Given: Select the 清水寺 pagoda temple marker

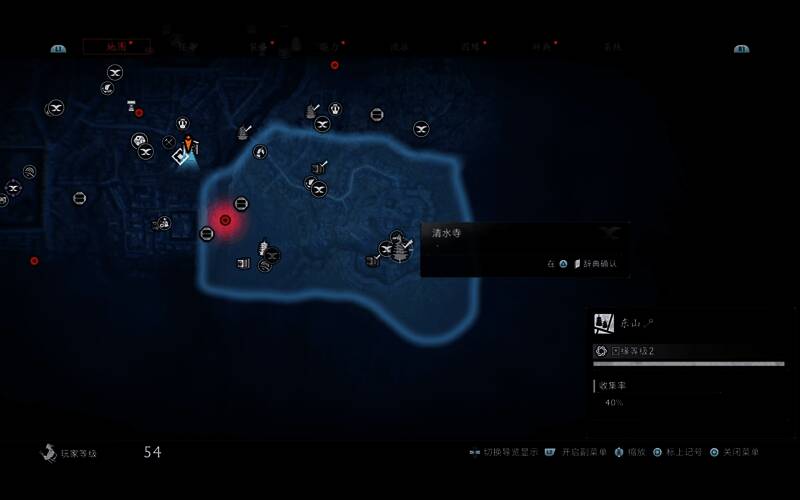Looking at the screenshot, I should coord(399,245).
